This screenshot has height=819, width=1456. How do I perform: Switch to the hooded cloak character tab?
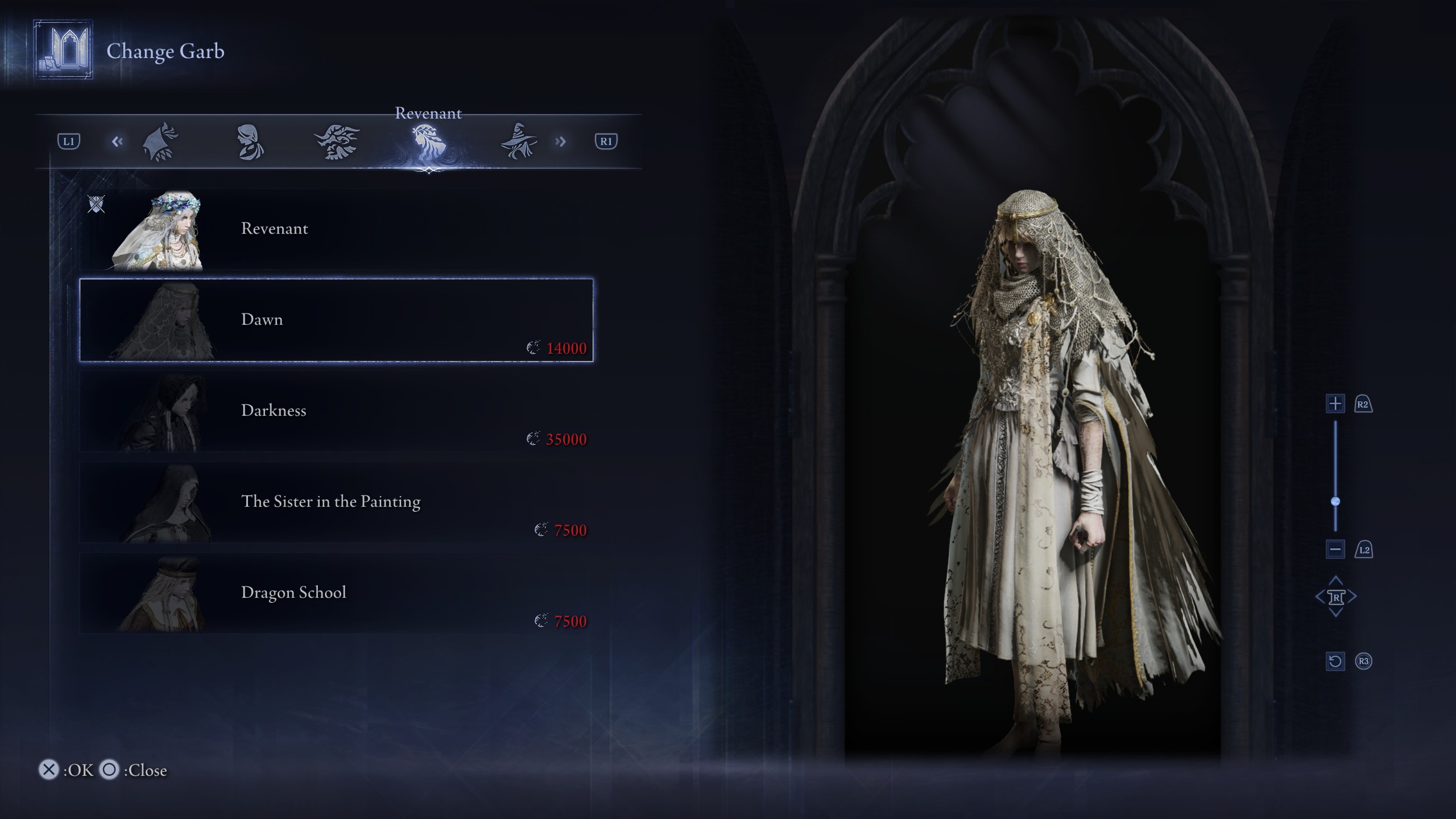[x=160, y=142]
